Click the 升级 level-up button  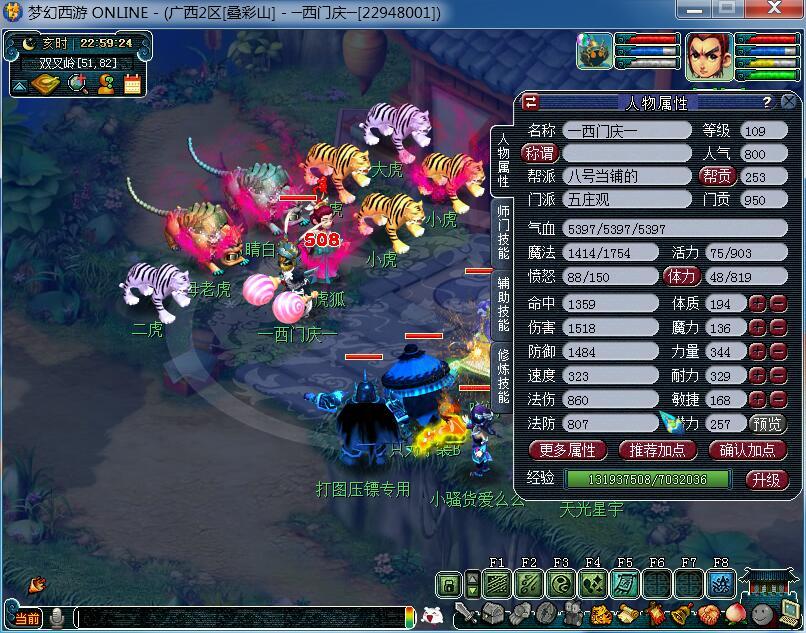coord(767,479)
